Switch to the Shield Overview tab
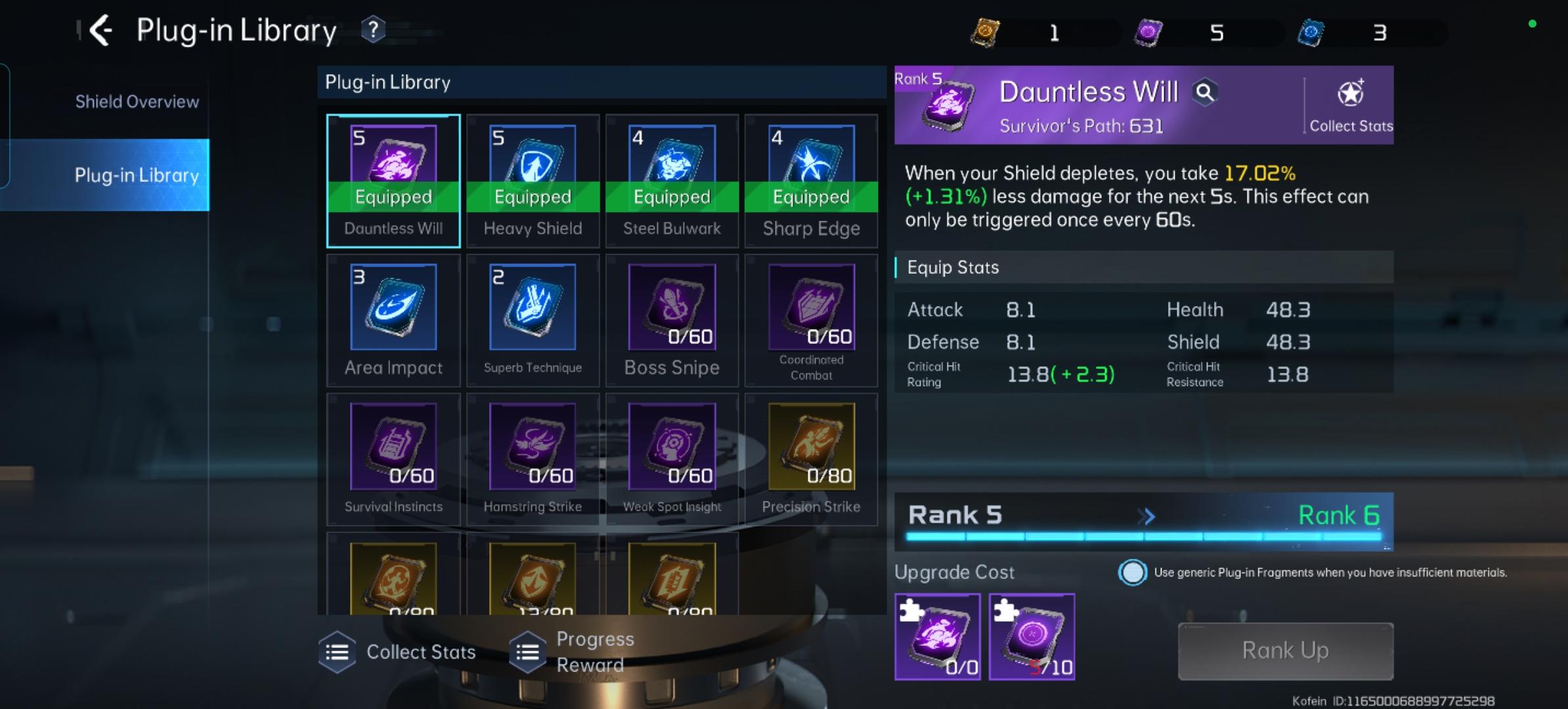This screenshot has width=1568, height=709. point(137,102)
